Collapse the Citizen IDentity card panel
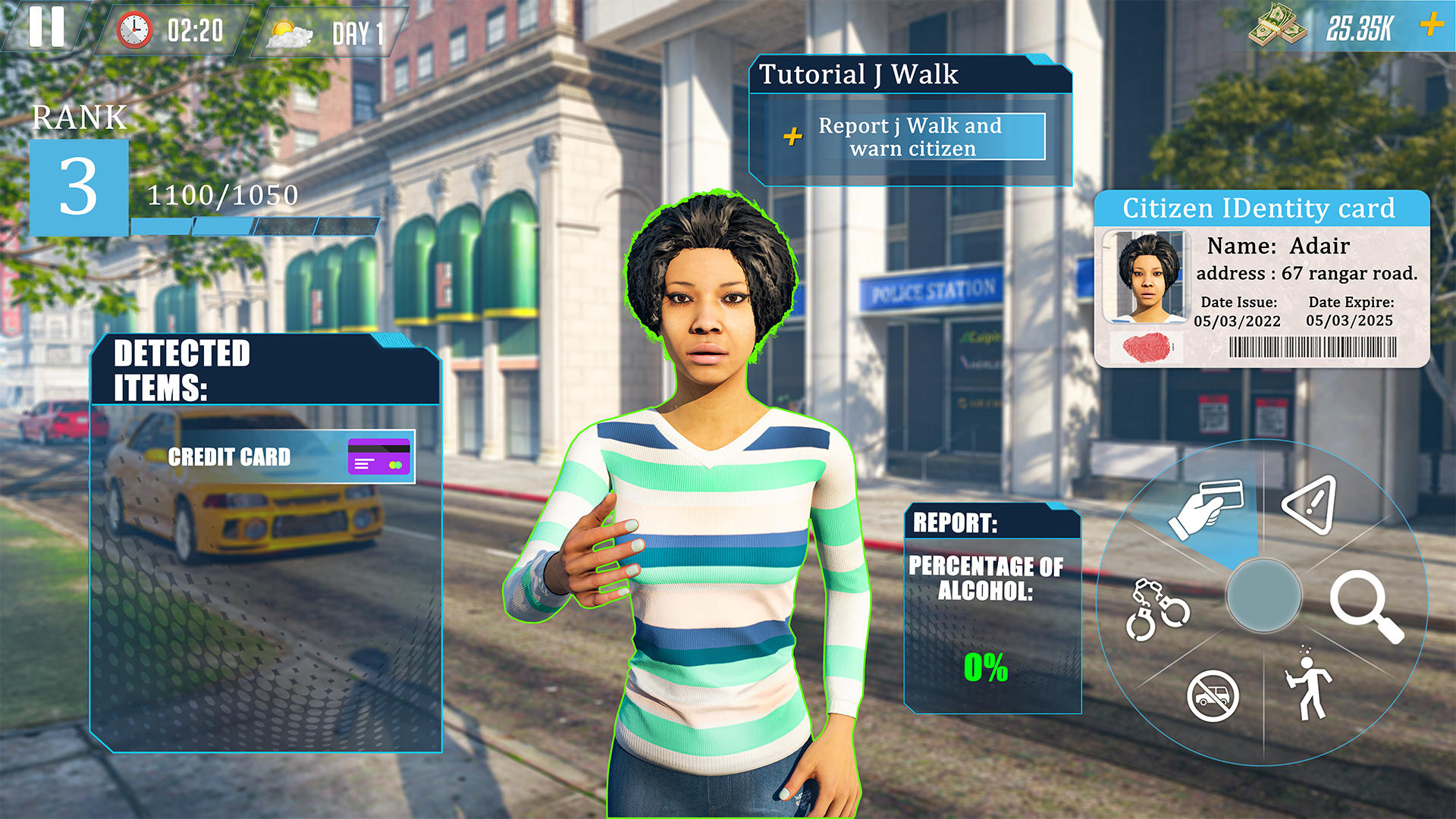 [1259, 208]
